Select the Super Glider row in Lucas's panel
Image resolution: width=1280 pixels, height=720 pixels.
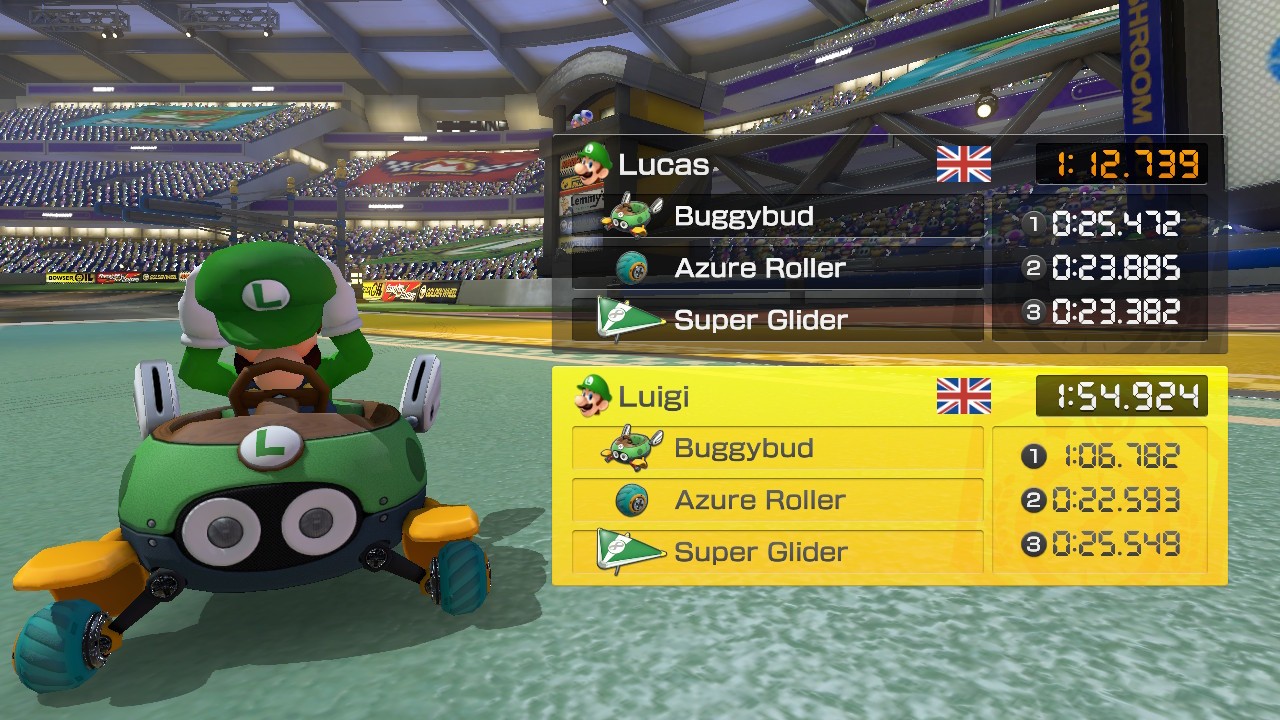click(x=777, y=320)
